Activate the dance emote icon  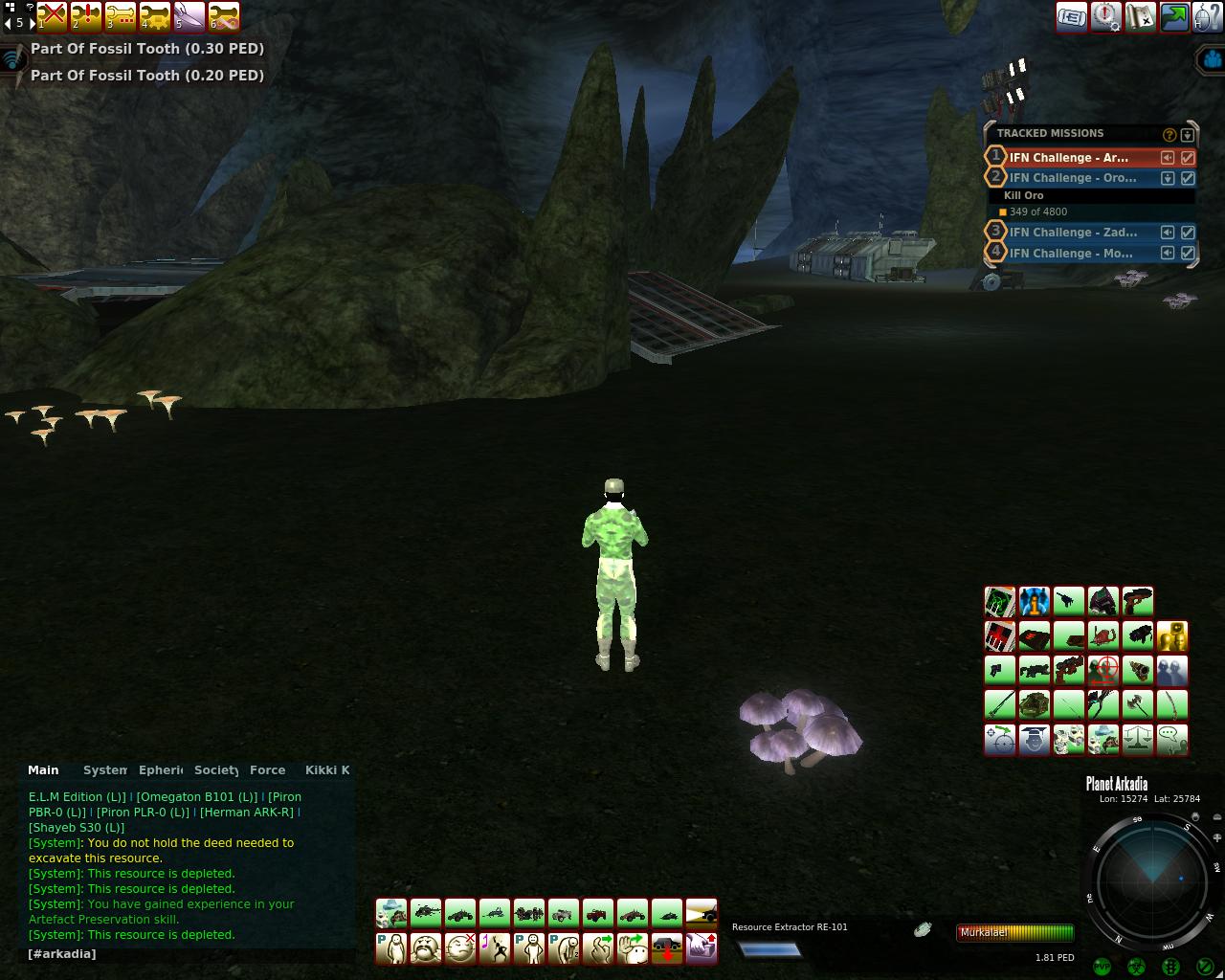coord(495,948)
